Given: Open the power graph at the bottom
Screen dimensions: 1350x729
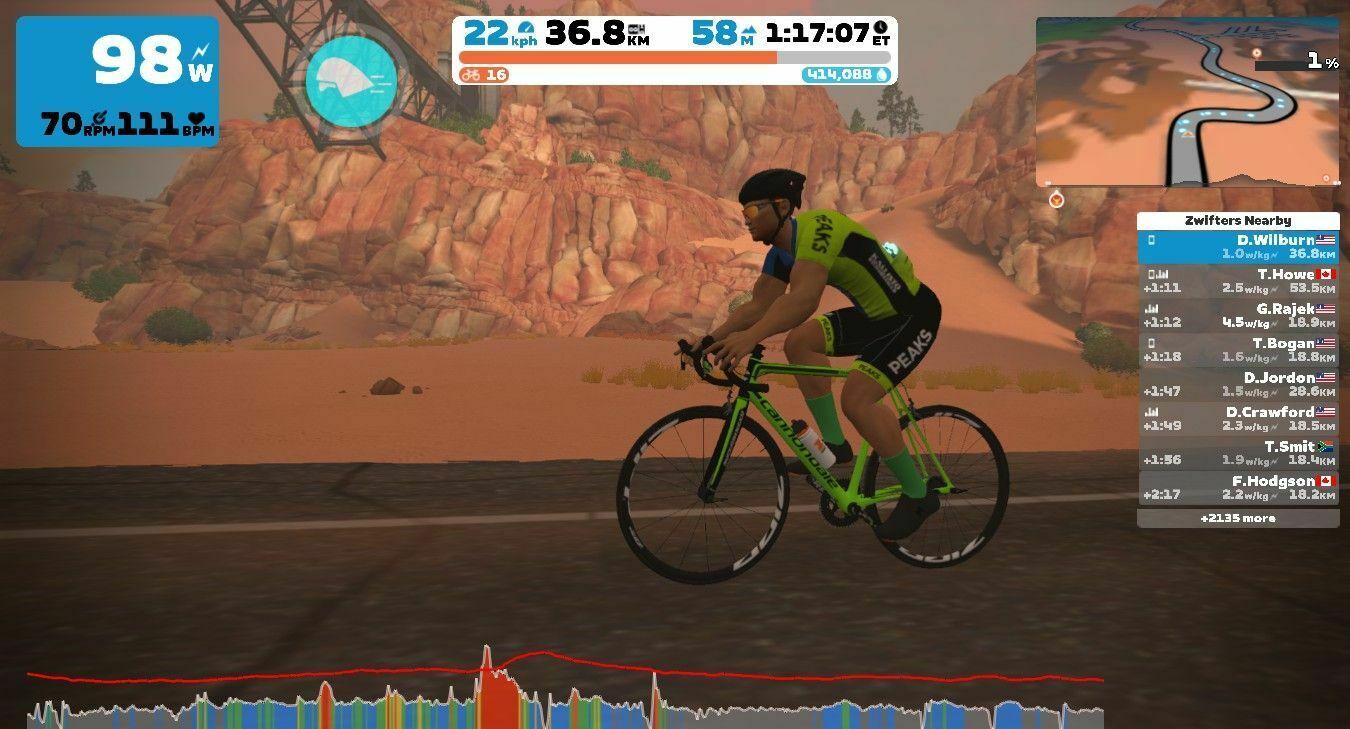Looking at the screenshot, I should pyautogui.click(x=565, y=690).
